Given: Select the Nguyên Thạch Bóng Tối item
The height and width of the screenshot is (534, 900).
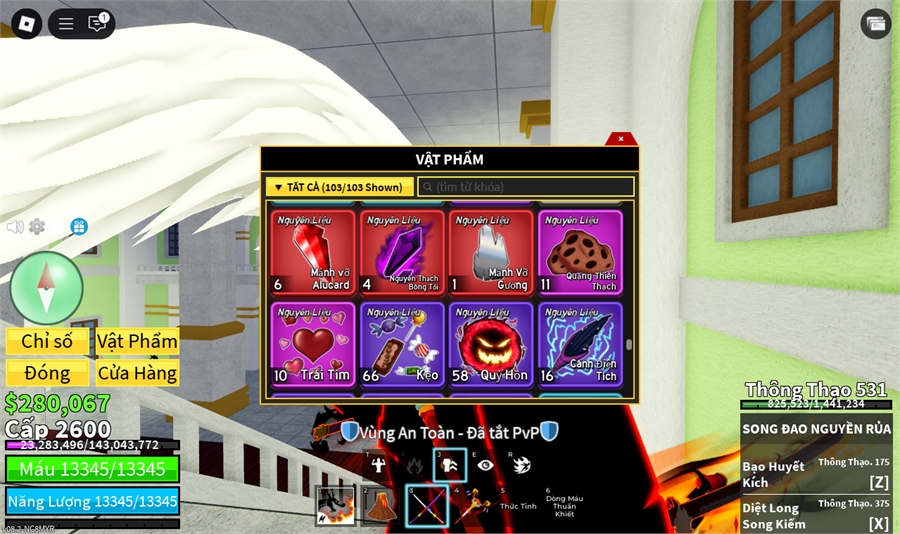Looking at the screenshot, I should point(403,252).
